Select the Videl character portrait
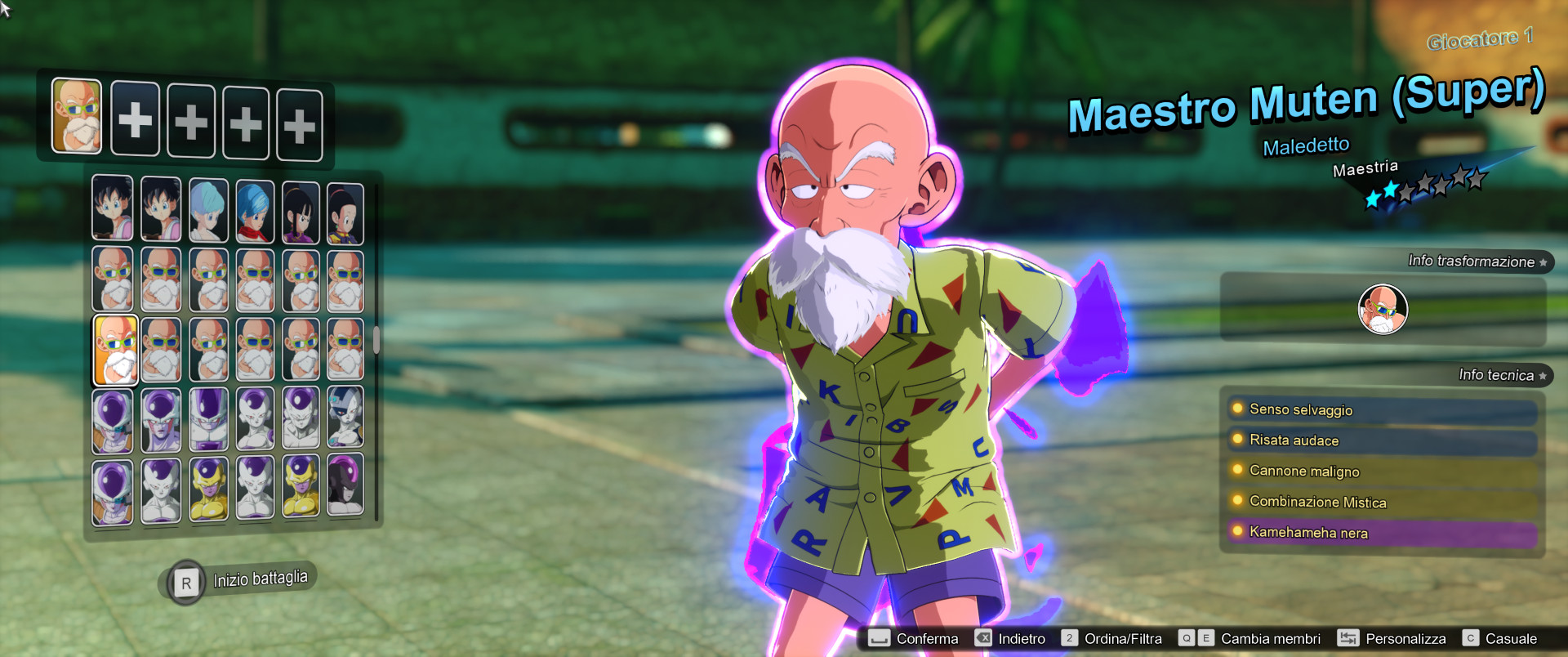This screenshot has width=1568, height=657. pos(113,208)
